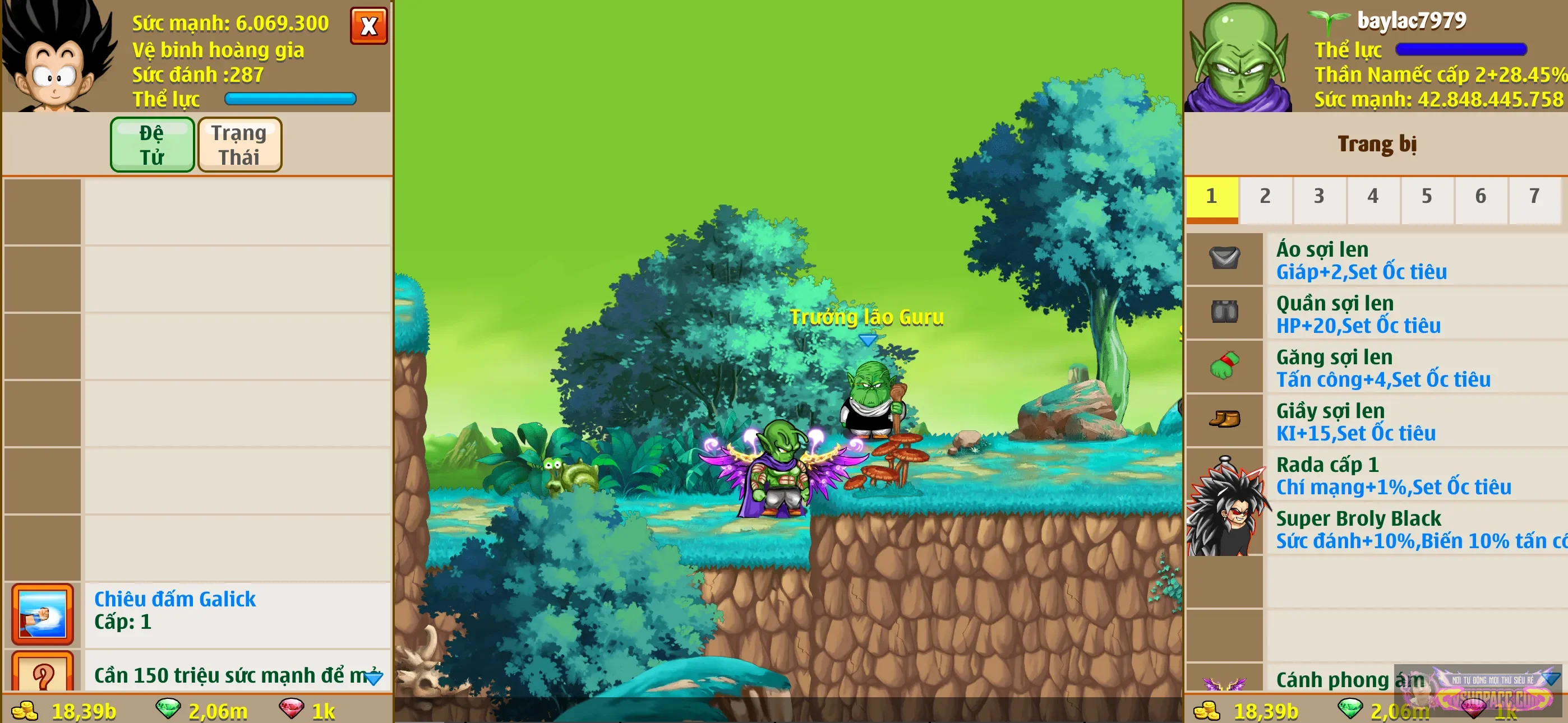Choose equipment page 4
Image resolution: width=1568 pixels, height=723 pixels.
point(1372,197)
